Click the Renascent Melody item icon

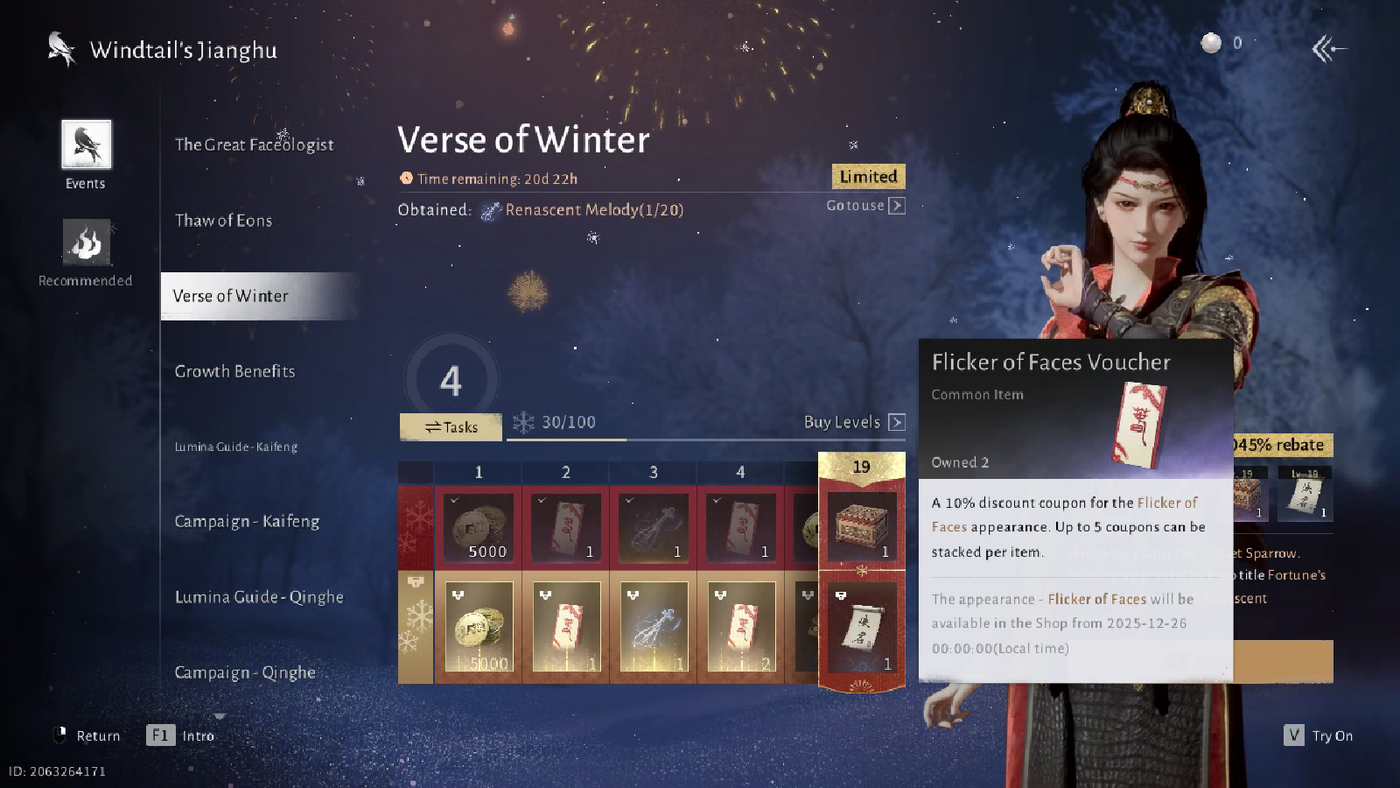point(491,210)
